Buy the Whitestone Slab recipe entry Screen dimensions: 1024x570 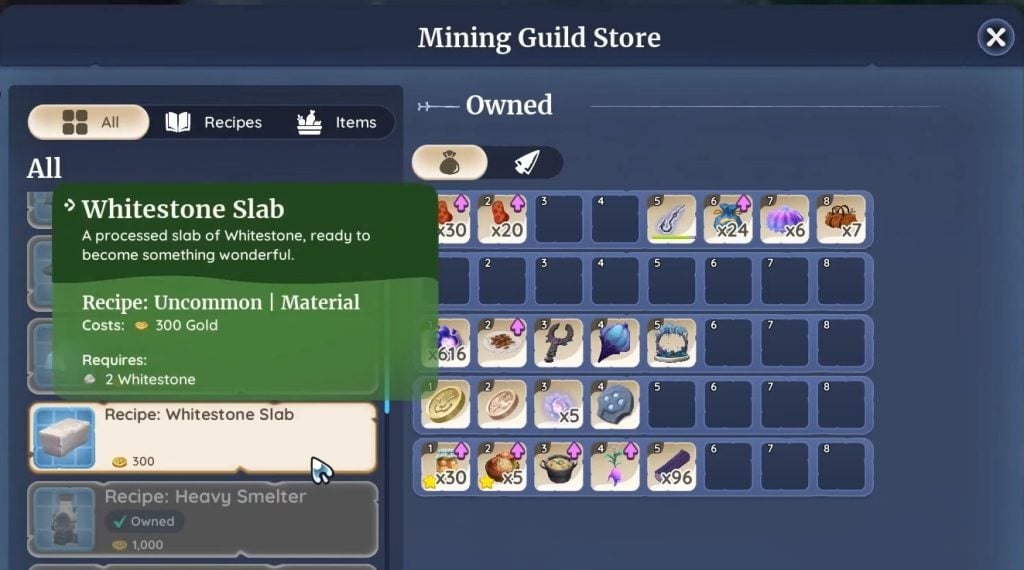tap(203, 438)
